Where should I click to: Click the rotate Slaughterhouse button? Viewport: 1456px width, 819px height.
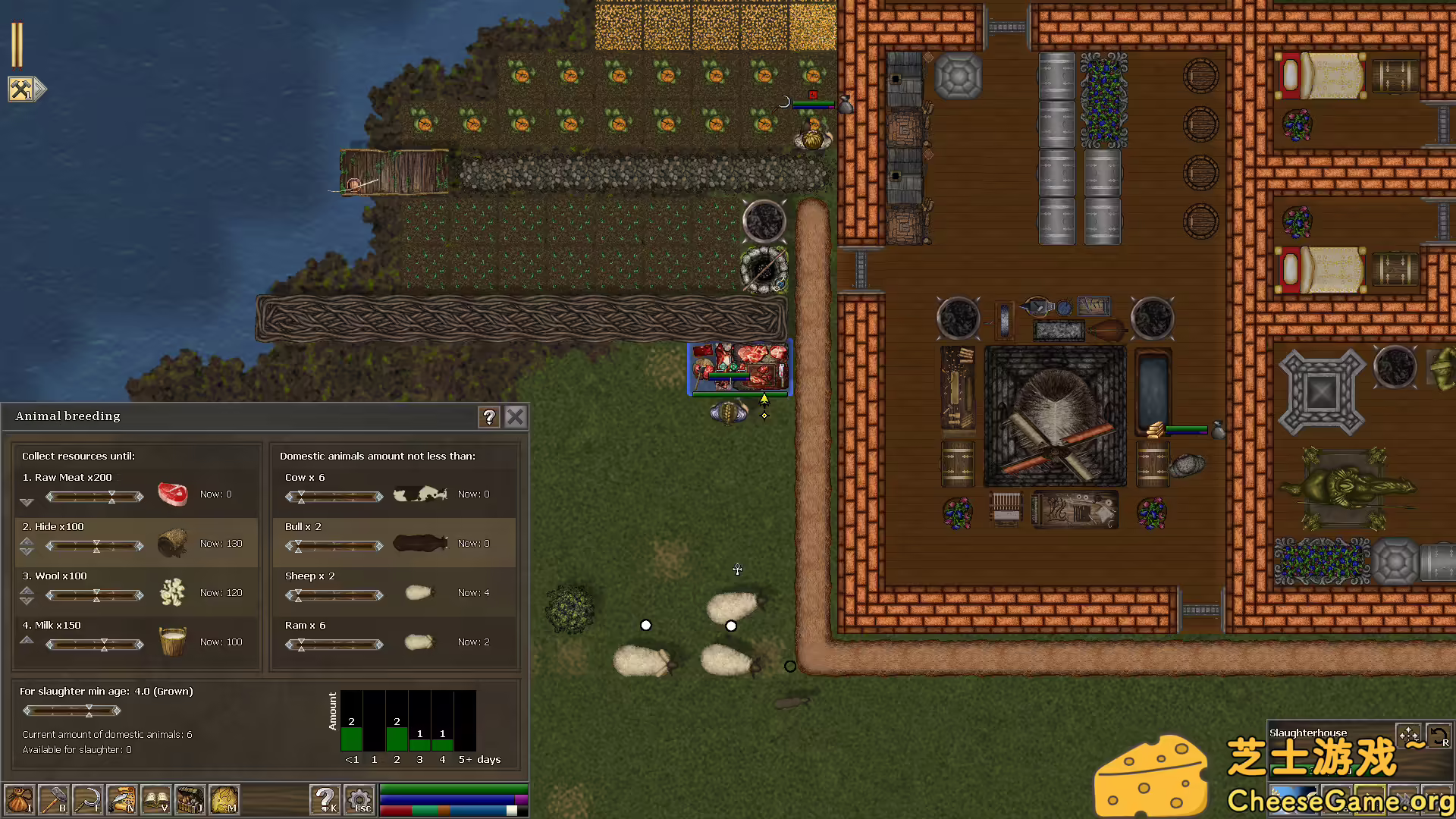tap(1439, 736)
